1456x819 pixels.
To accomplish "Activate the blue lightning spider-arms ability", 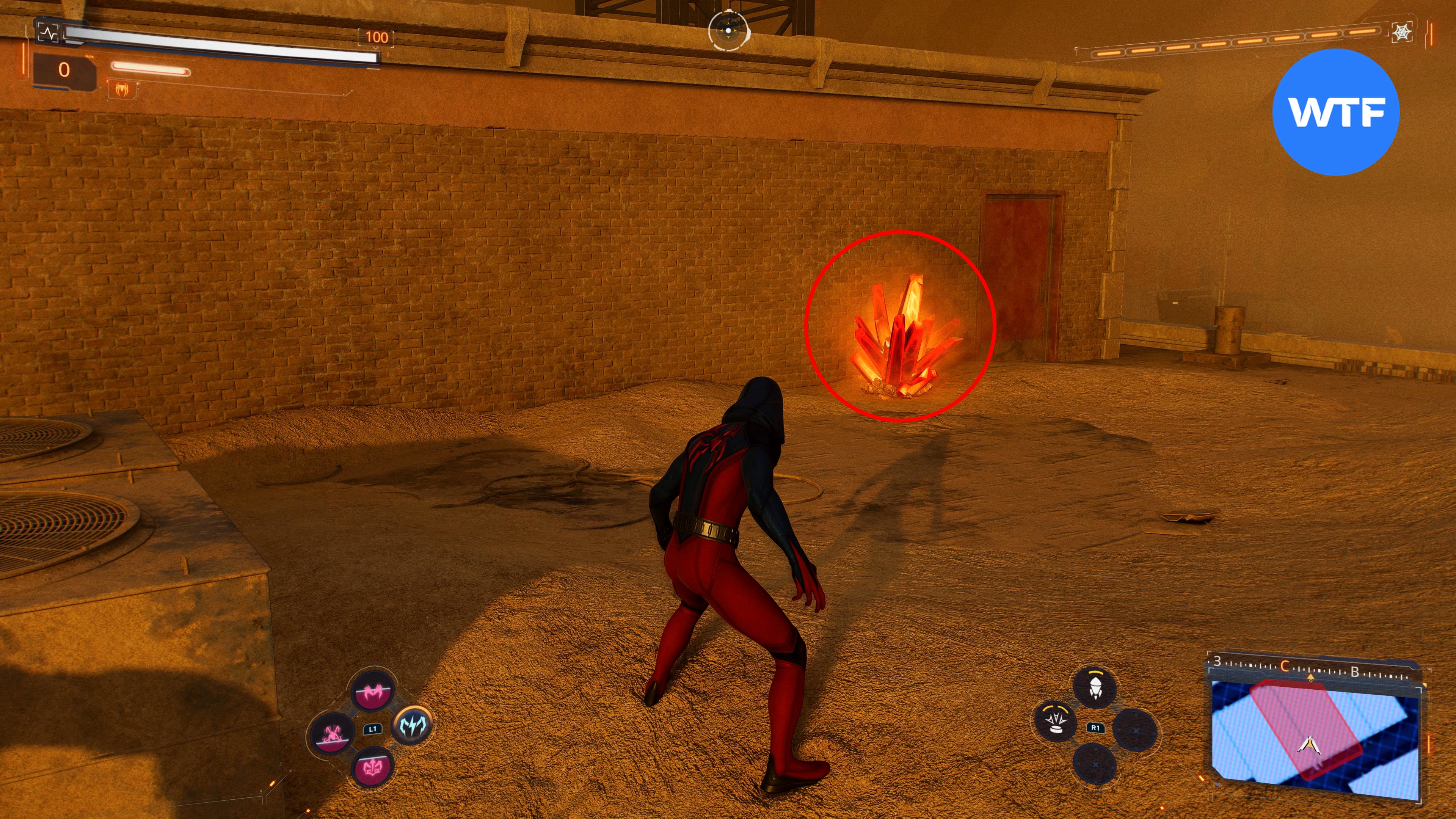I will click(x=413, y=725).
